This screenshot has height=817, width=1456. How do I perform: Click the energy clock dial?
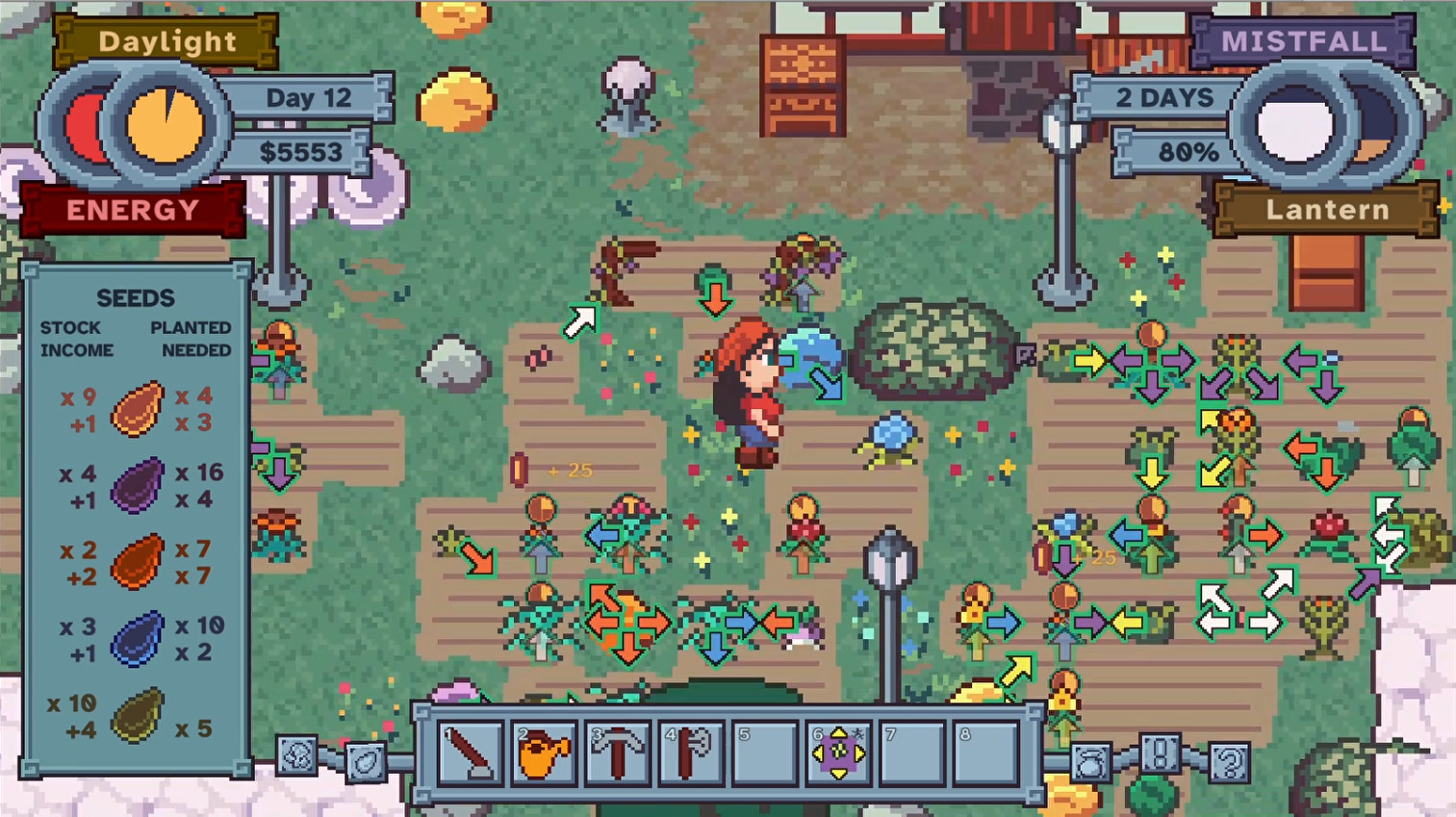pos(166,127)
